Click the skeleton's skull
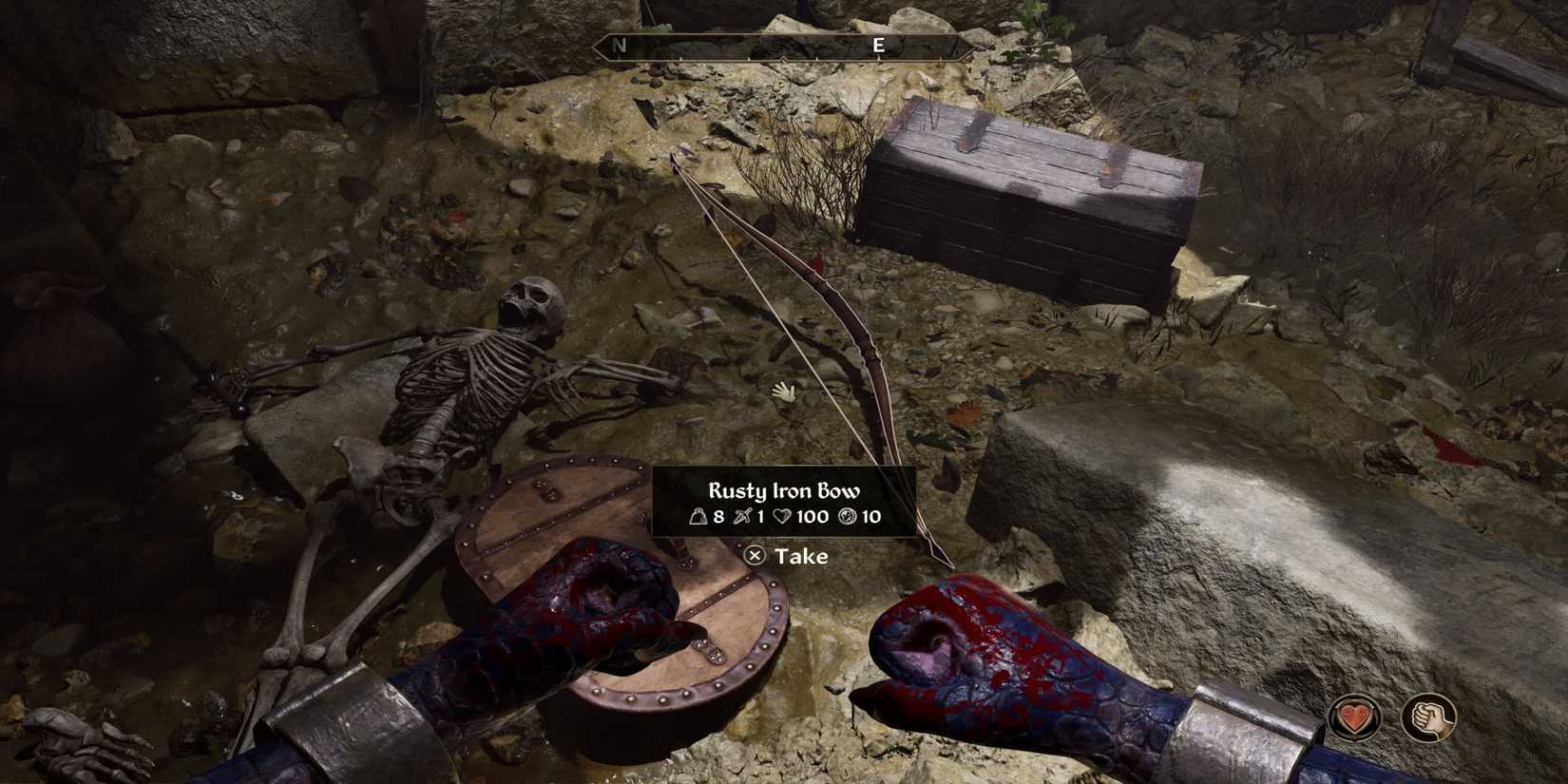The image size is (1568, 784). click(532, 304)
